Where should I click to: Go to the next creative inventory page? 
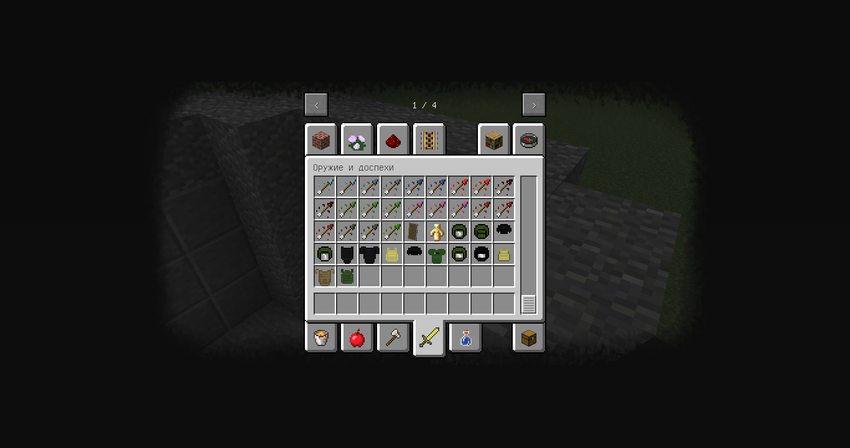coord(533,105)
